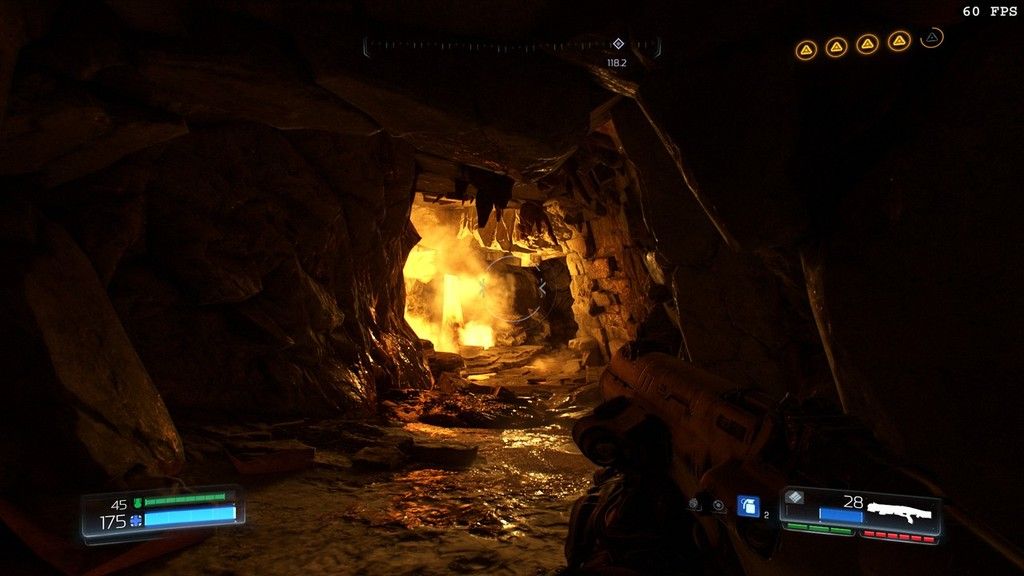Click the compass bar
1024x576 pixels.
(512, 46)
